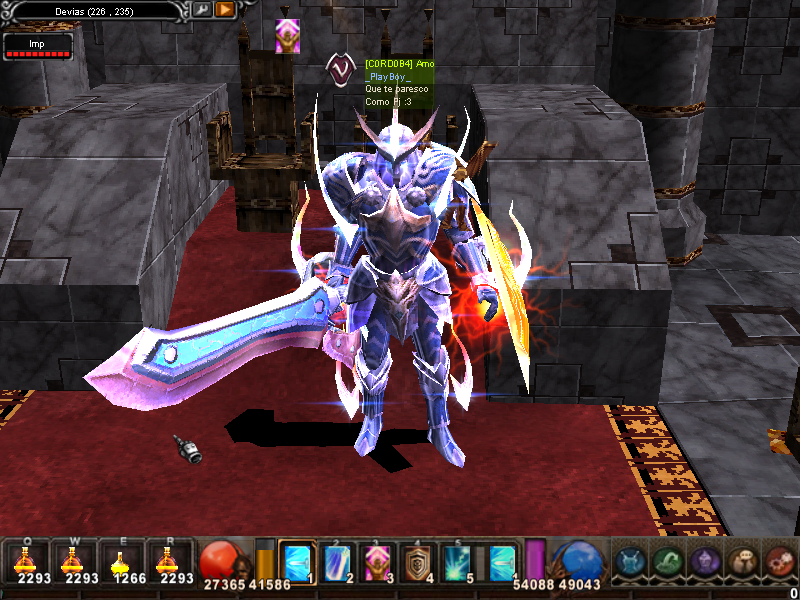Open the wrench settings button

tap(201, 10)
